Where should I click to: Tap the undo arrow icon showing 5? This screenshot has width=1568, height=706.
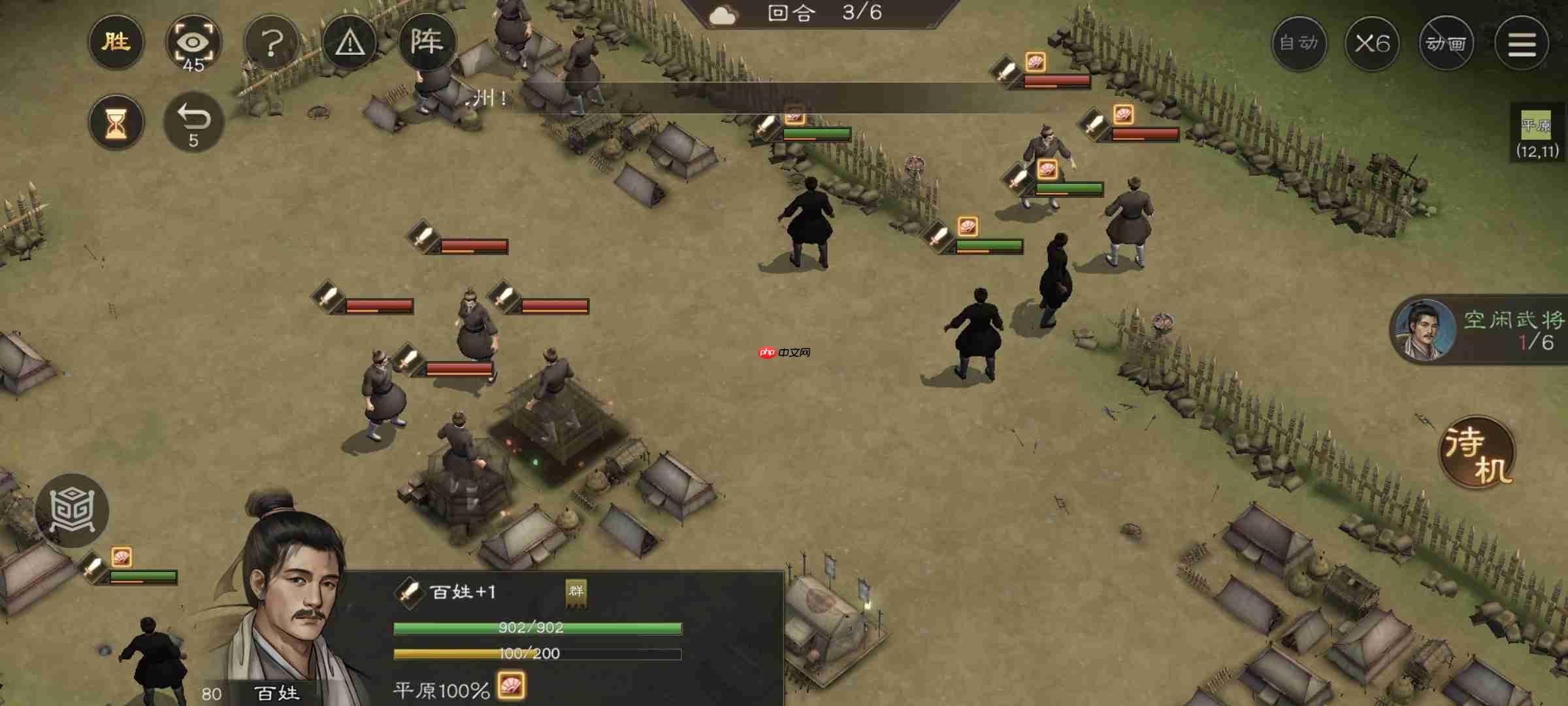coord(195,121)
